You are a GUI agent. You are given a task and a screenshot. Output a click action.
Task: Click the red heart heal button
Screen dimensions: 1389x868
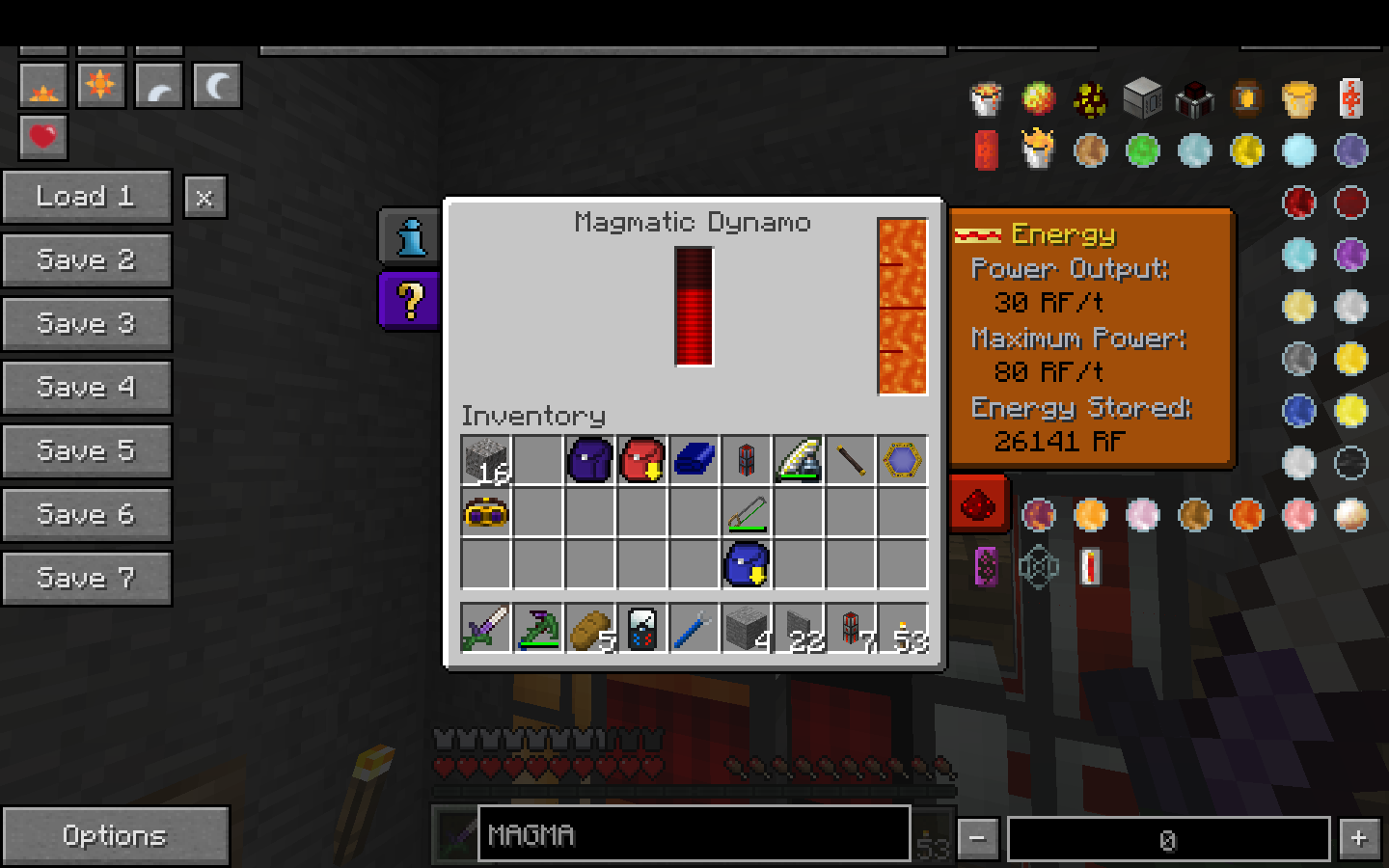click(43, 136)
